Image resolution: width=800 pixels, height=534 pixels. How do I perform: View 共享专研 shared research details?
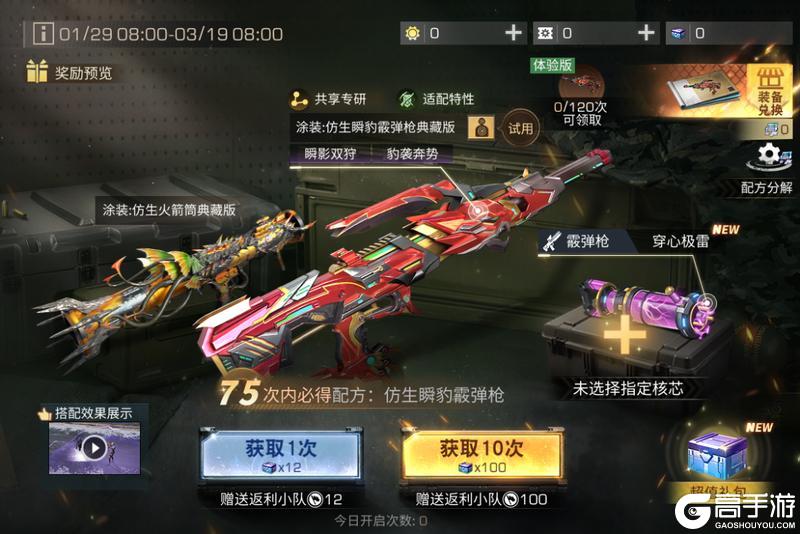pos(329,99)
